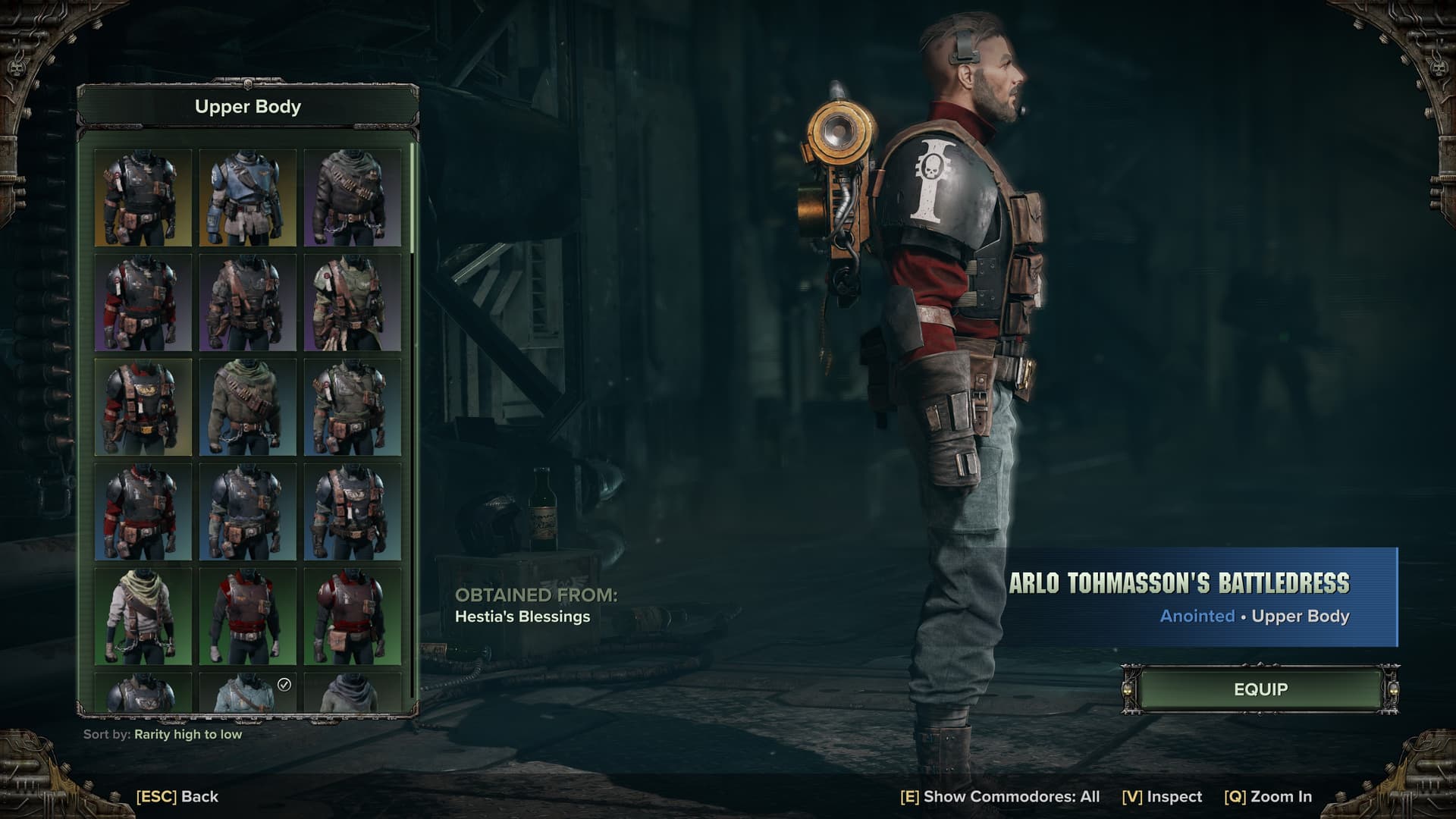The image size is (1456, 819).
Task: Toggle Show Commodores filter
Action: click(999, 796)
